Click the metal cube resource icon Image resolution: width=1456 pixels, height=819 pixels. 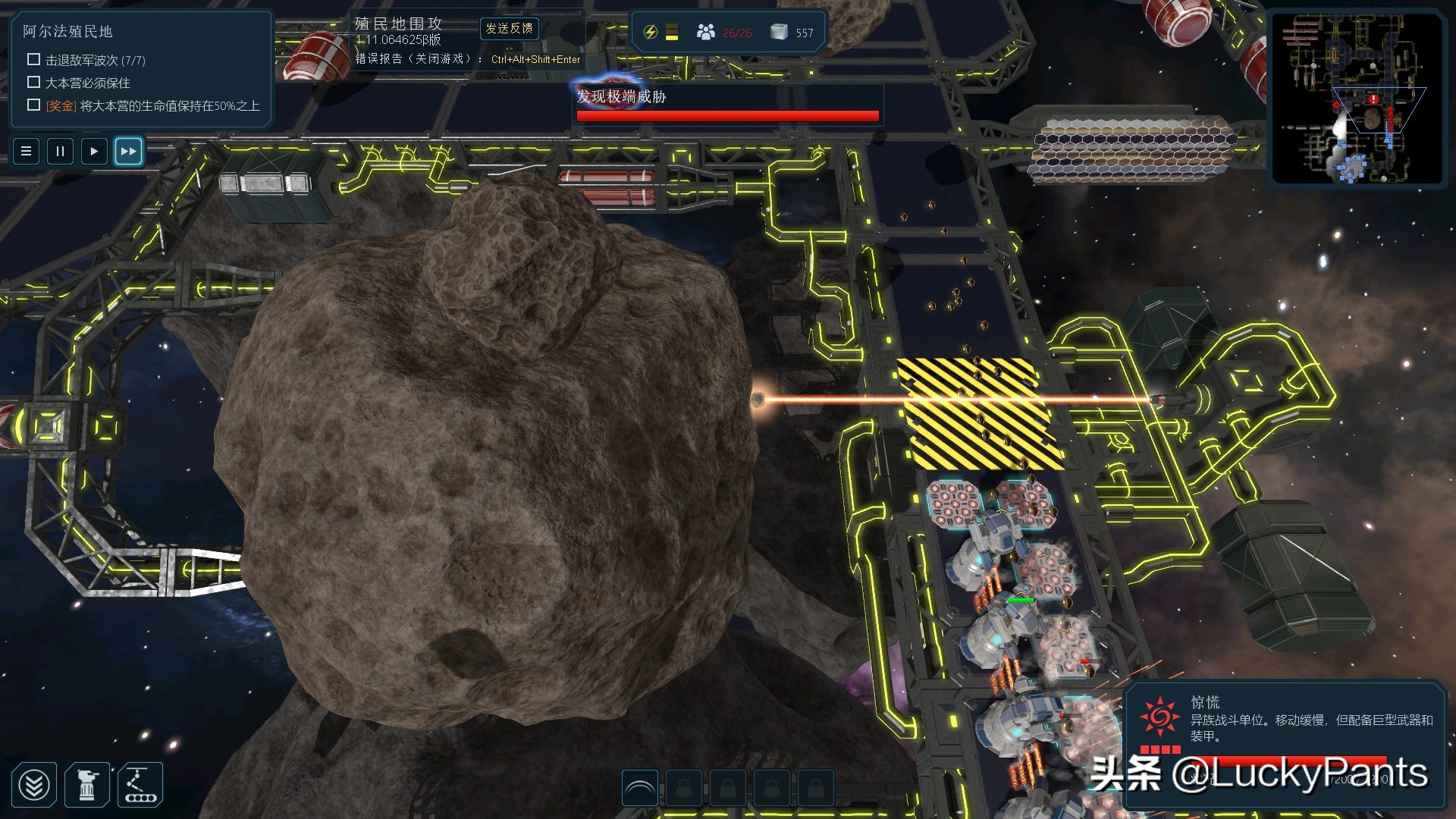coord(778,33)
